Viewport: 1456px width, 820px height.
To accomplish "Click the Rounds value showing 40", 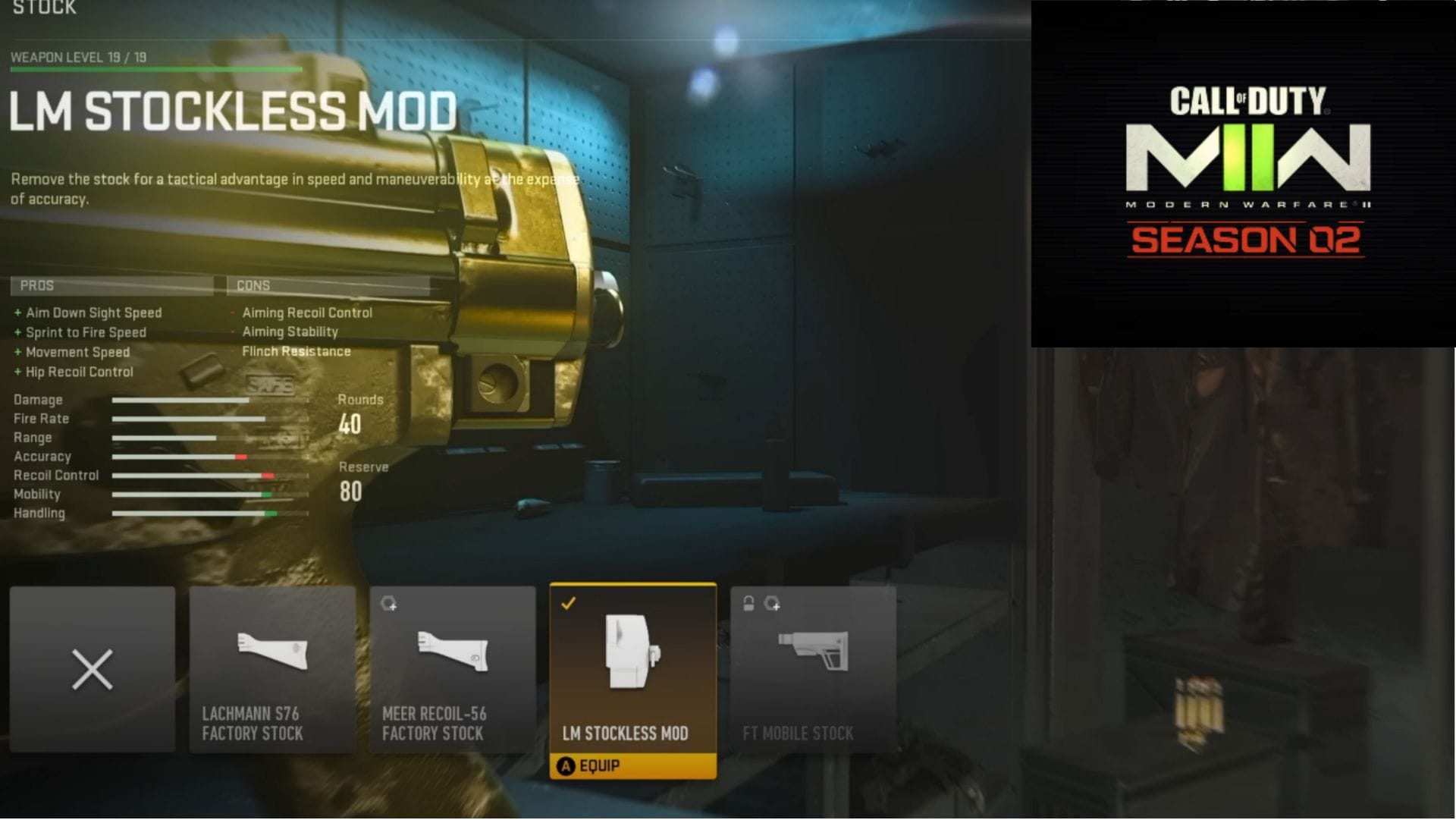I will click(351, 425).
